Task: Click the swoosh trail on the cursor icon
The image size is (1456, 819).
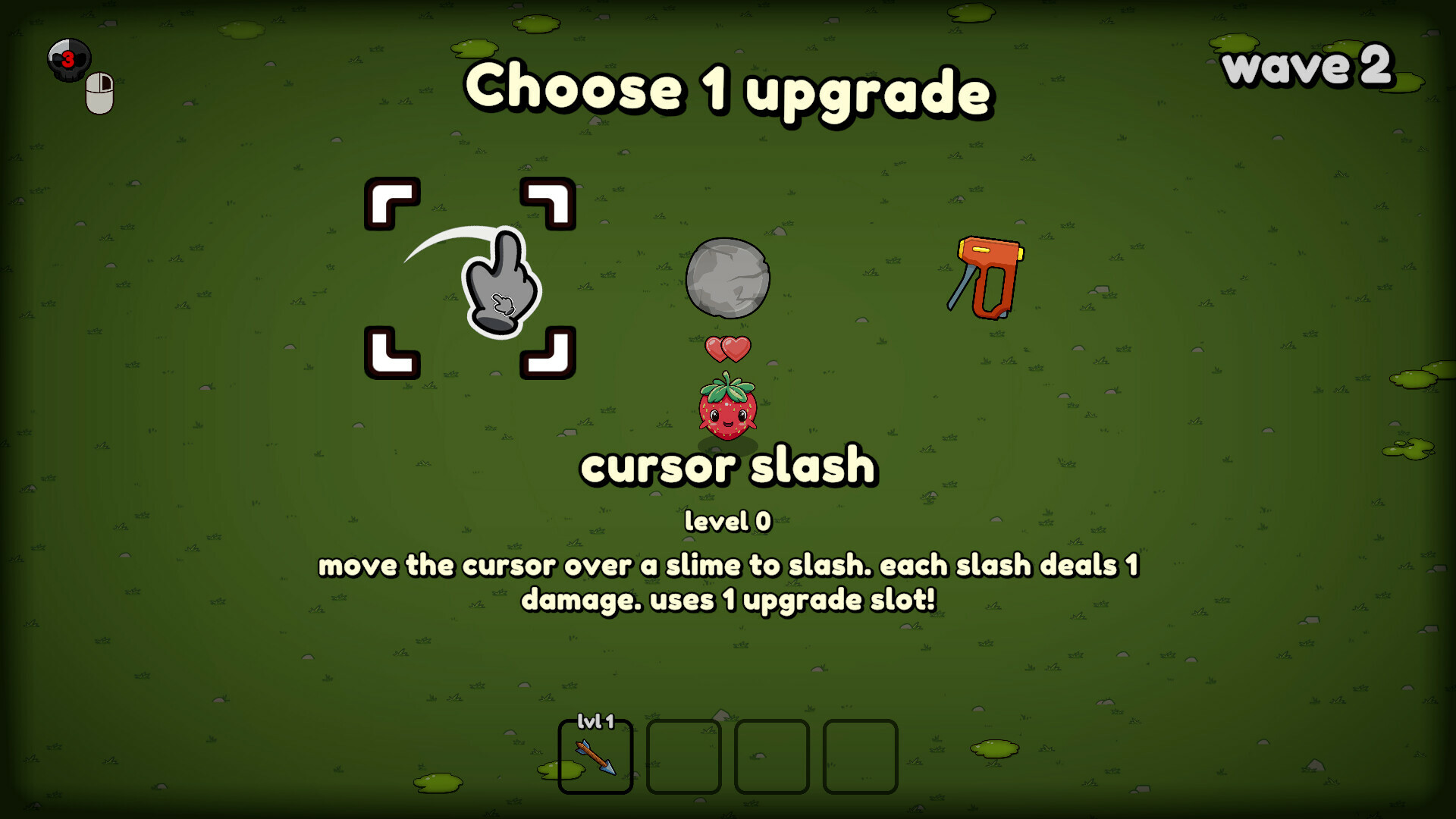Action: point(447,243)
